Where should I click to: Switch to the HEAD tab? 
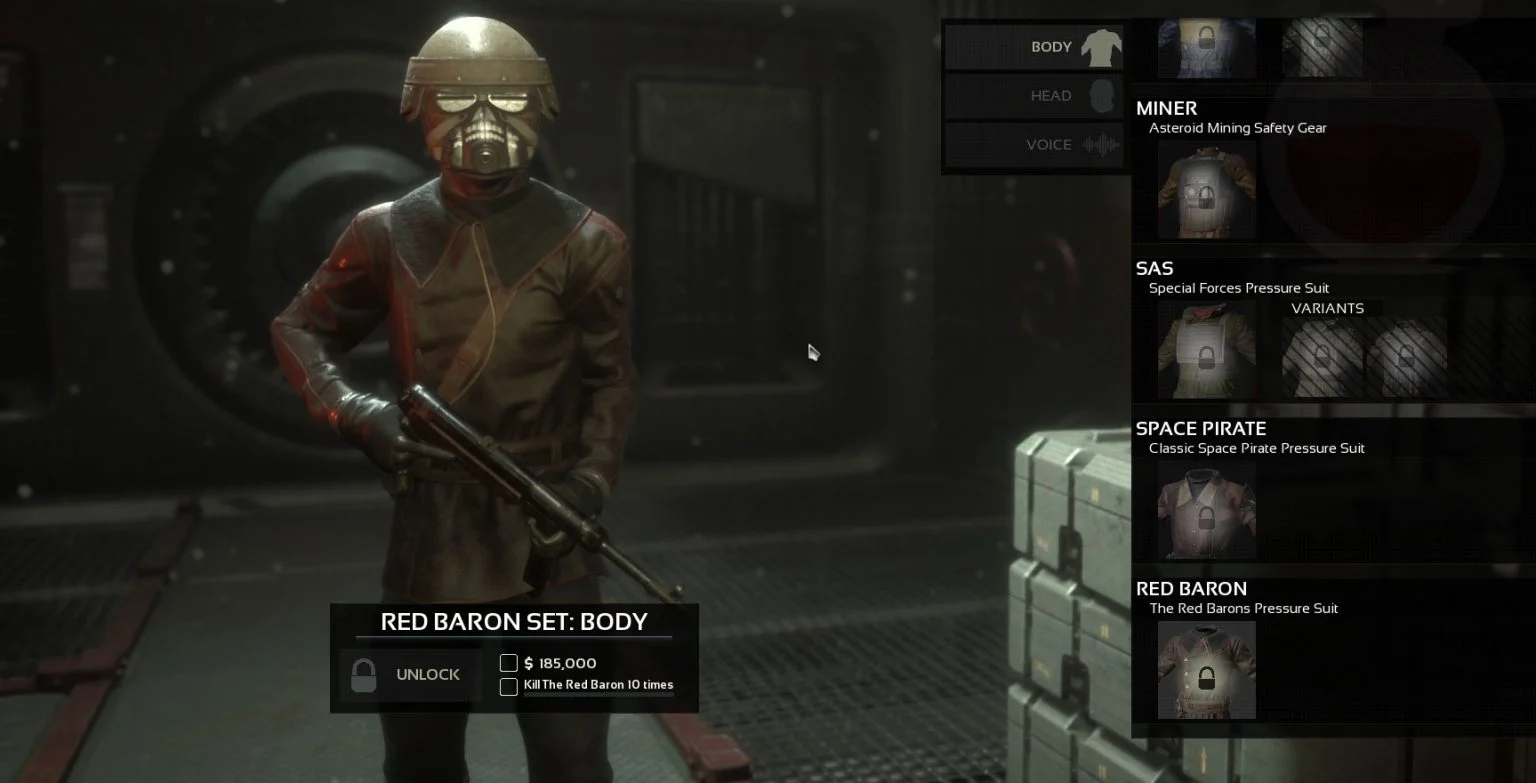coord(1035,95)
